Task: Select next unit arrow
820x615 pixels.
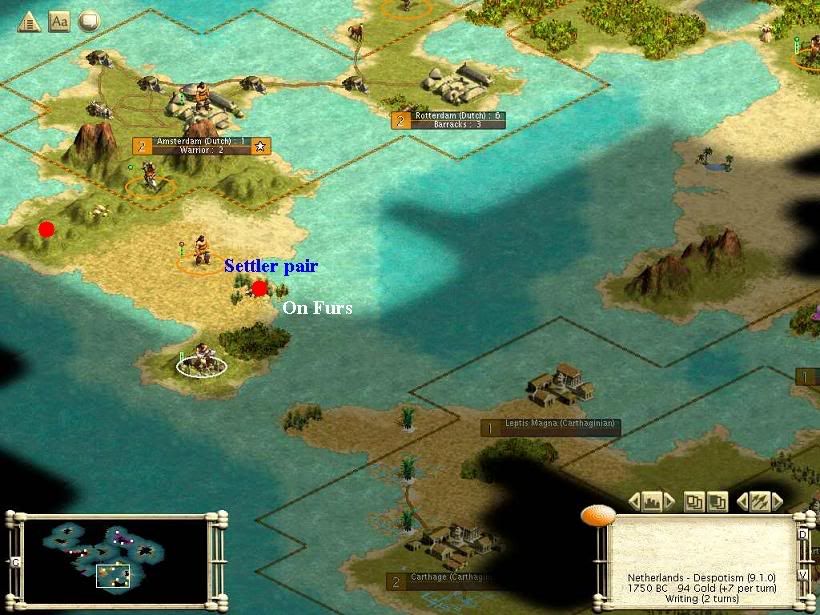Action: tap(778, 501)
